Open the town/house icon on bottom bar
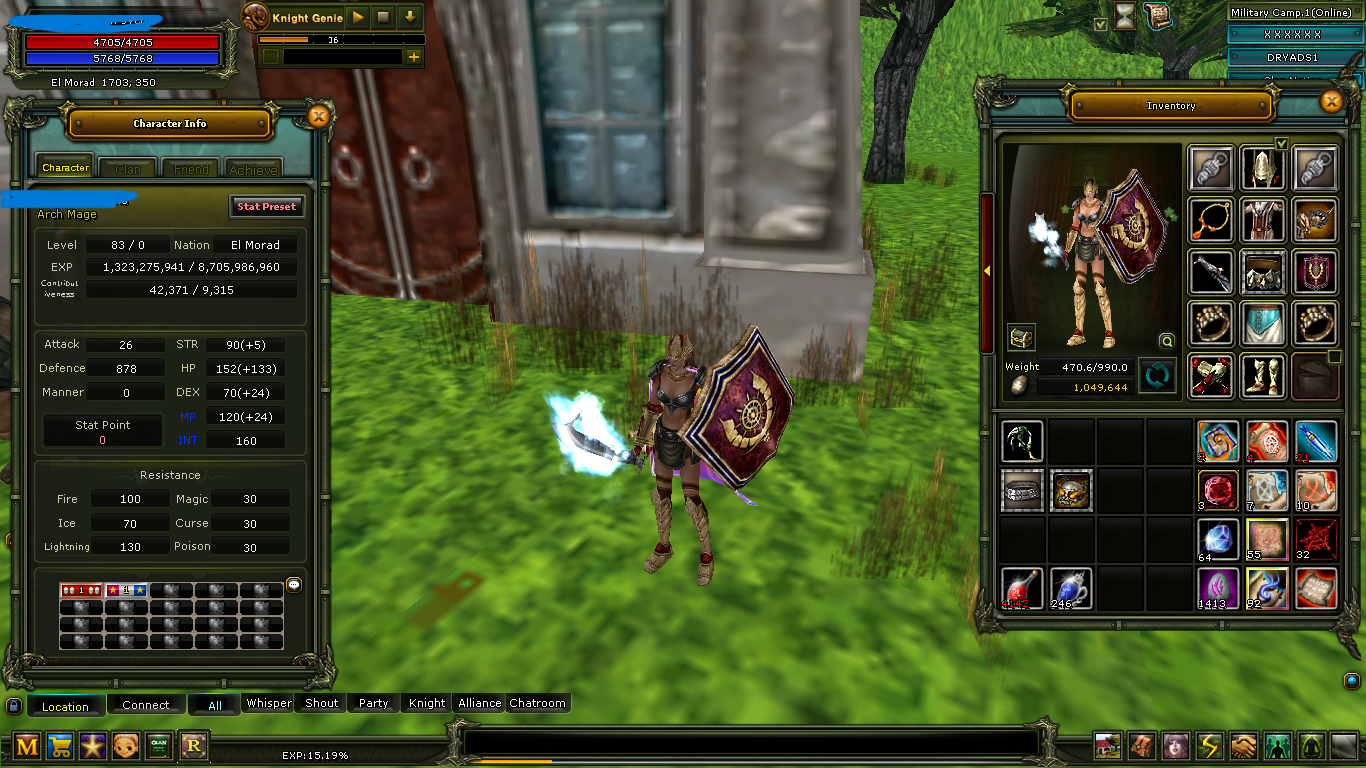The image size is (1366, 768). tap(1108, 747)
